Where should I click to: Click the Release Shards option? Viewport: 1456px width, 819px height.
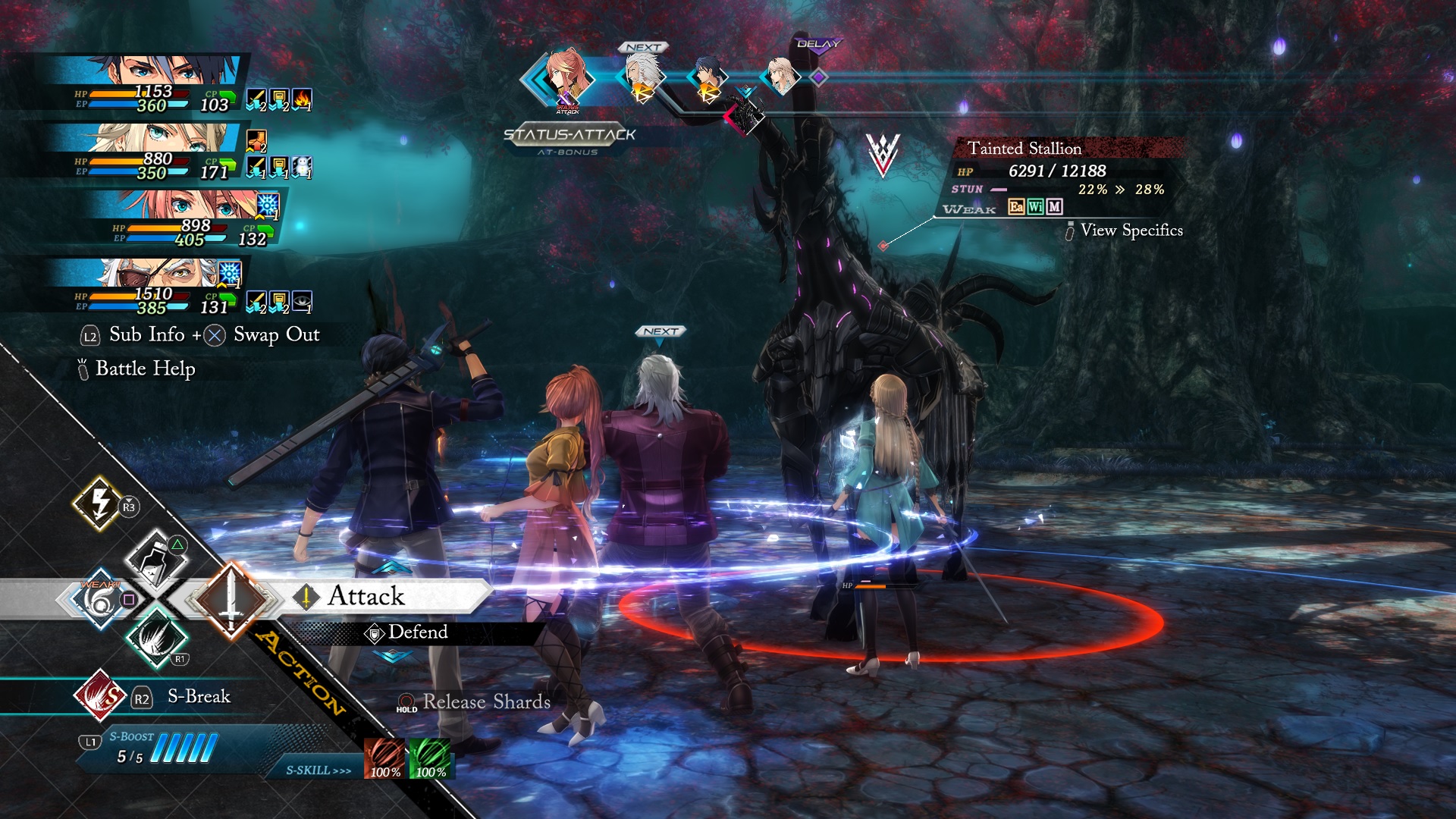(x=485, y=702)
